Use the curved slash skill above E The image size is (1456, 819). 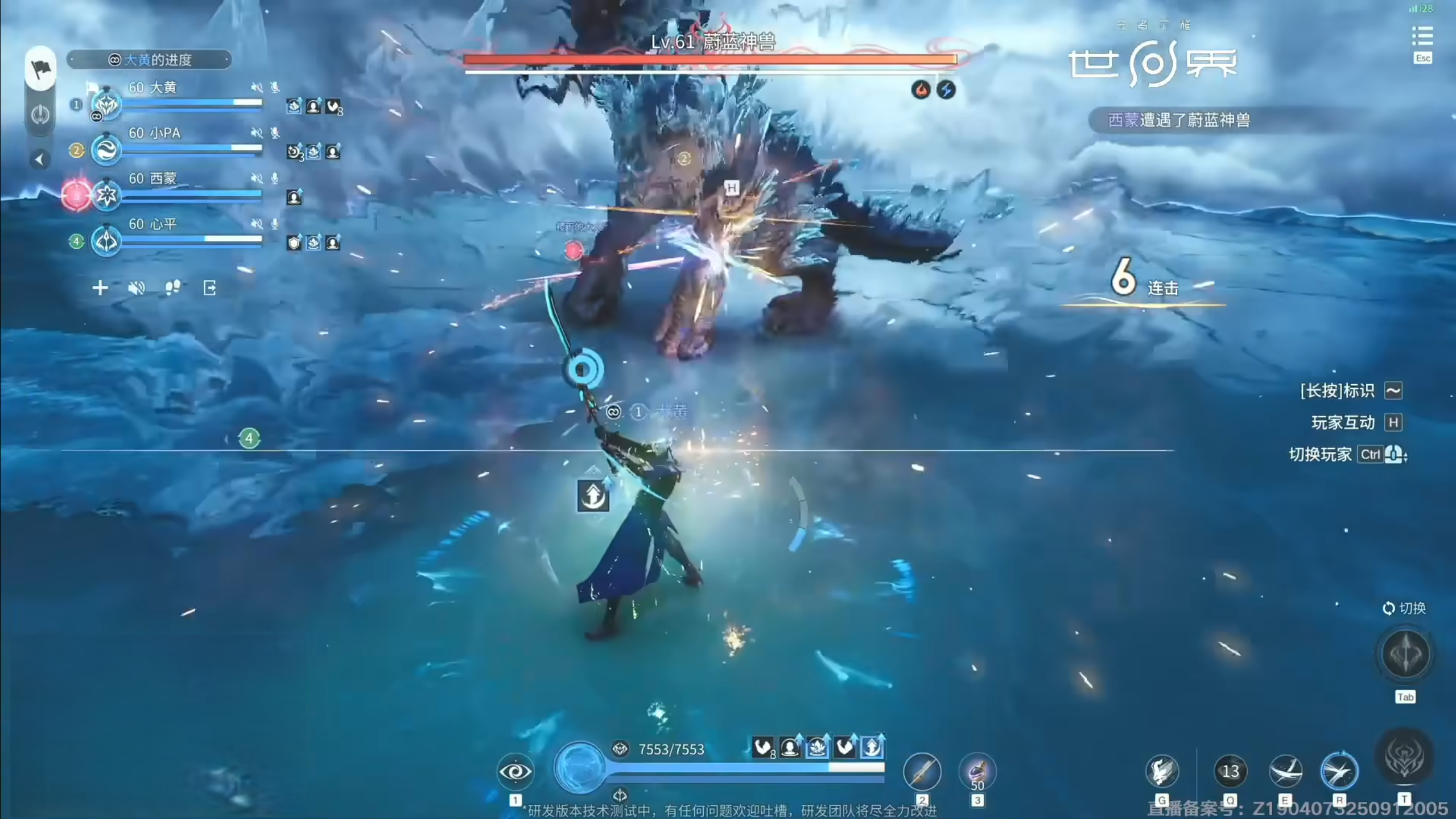(x=1285, y=771)
